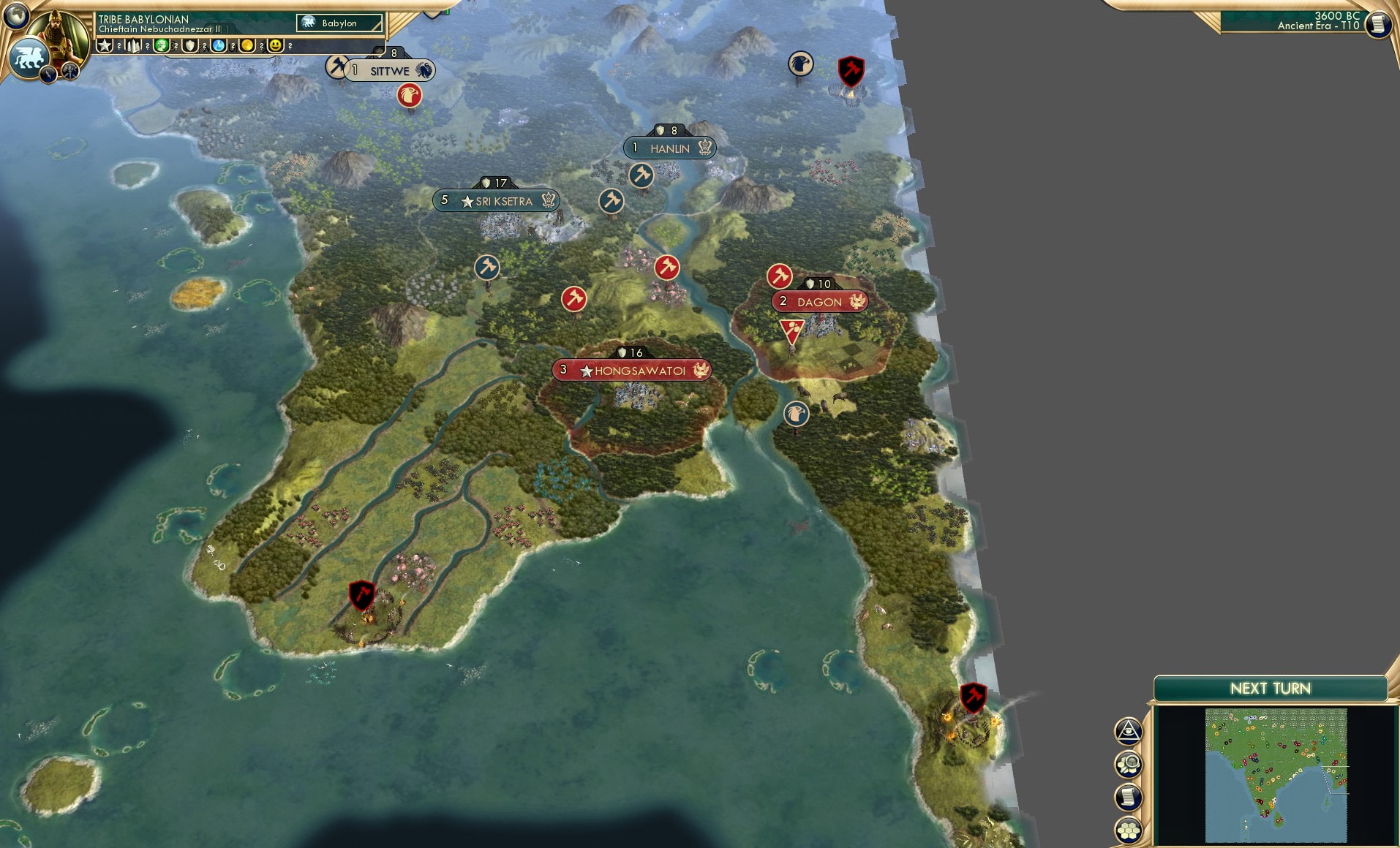Toggle strategic view with the hex cluster button
The image size is (1400, 848).
tap(1129, 827)
